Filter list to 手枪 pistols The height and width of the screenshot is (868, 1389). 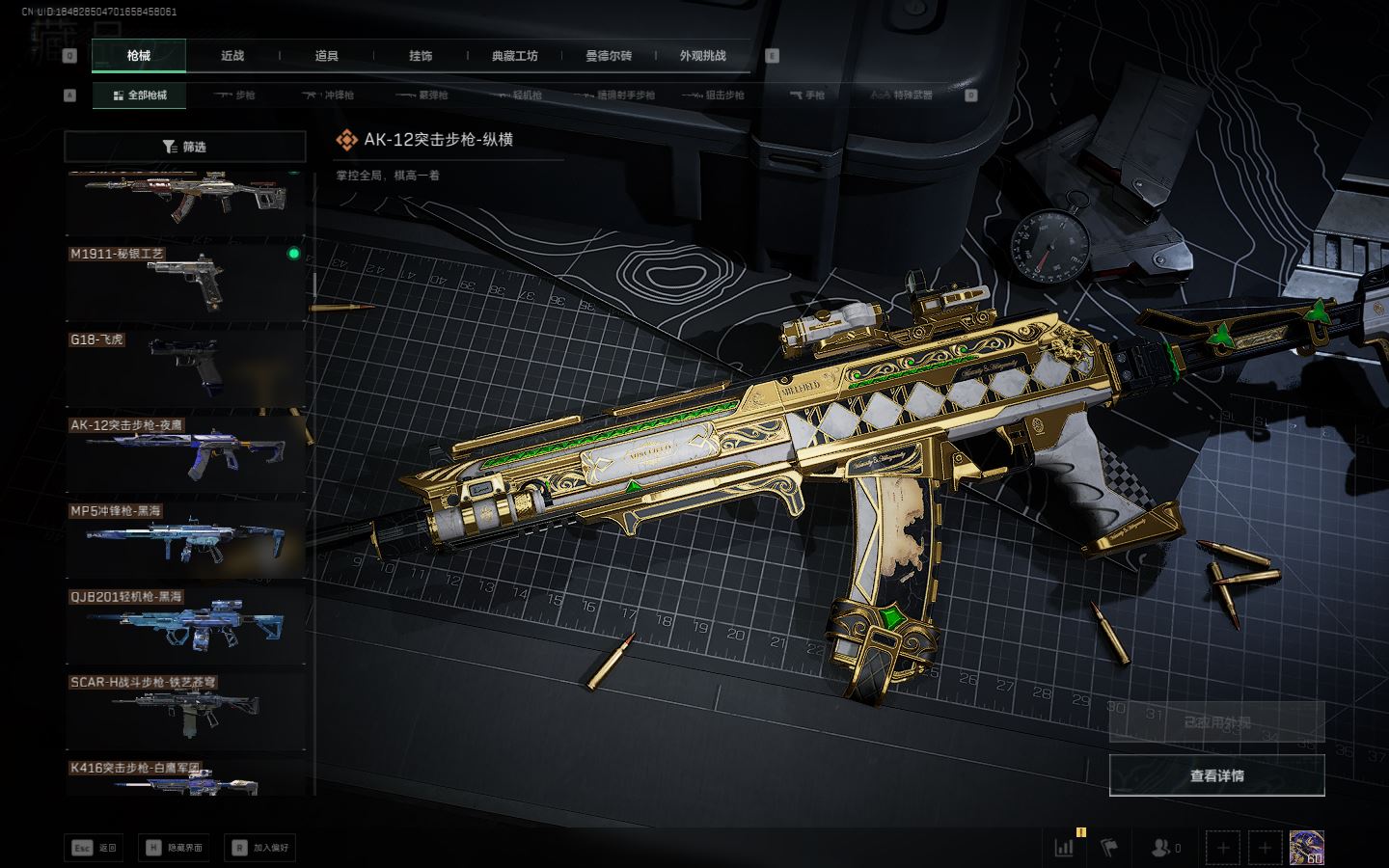click(807, 95)
